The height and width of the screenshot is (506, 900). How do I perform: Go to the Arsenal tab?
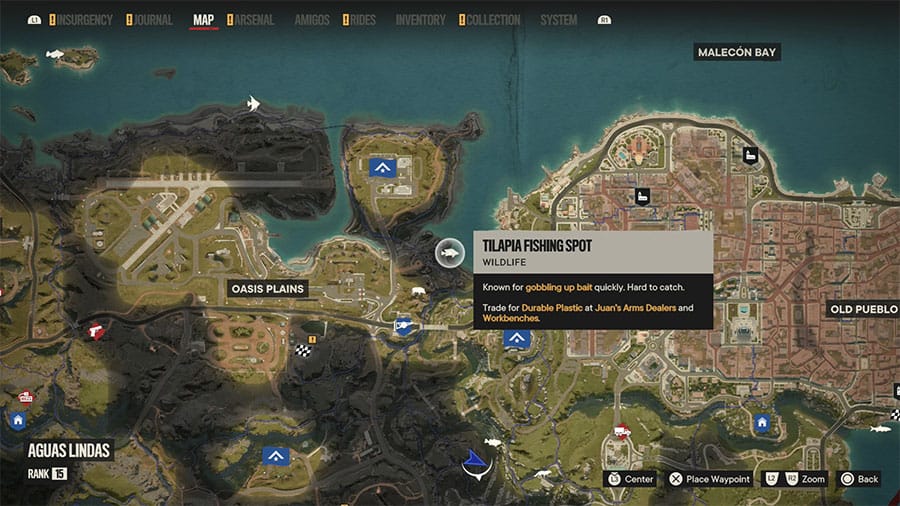[x=254, y=20]
